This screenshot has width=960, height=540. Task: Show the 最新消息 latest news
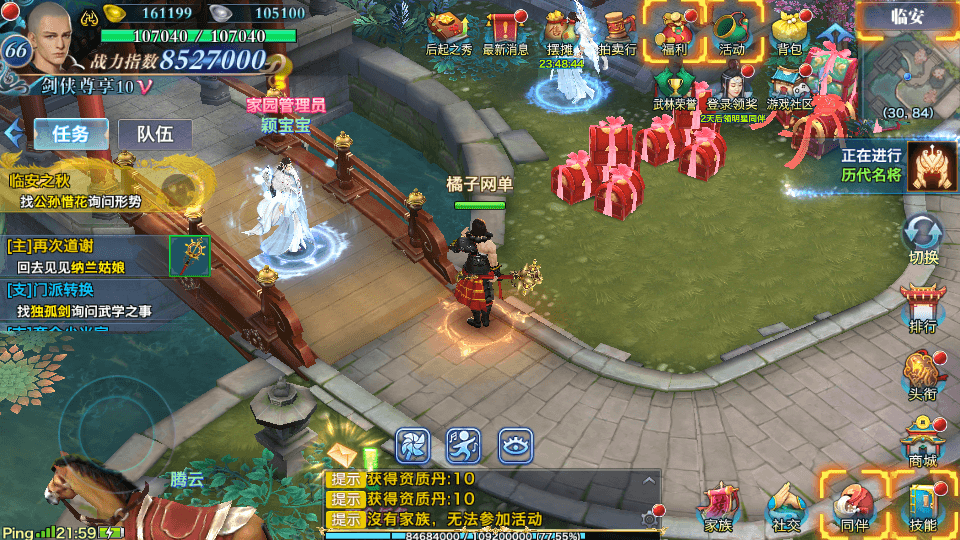point(506,33)
